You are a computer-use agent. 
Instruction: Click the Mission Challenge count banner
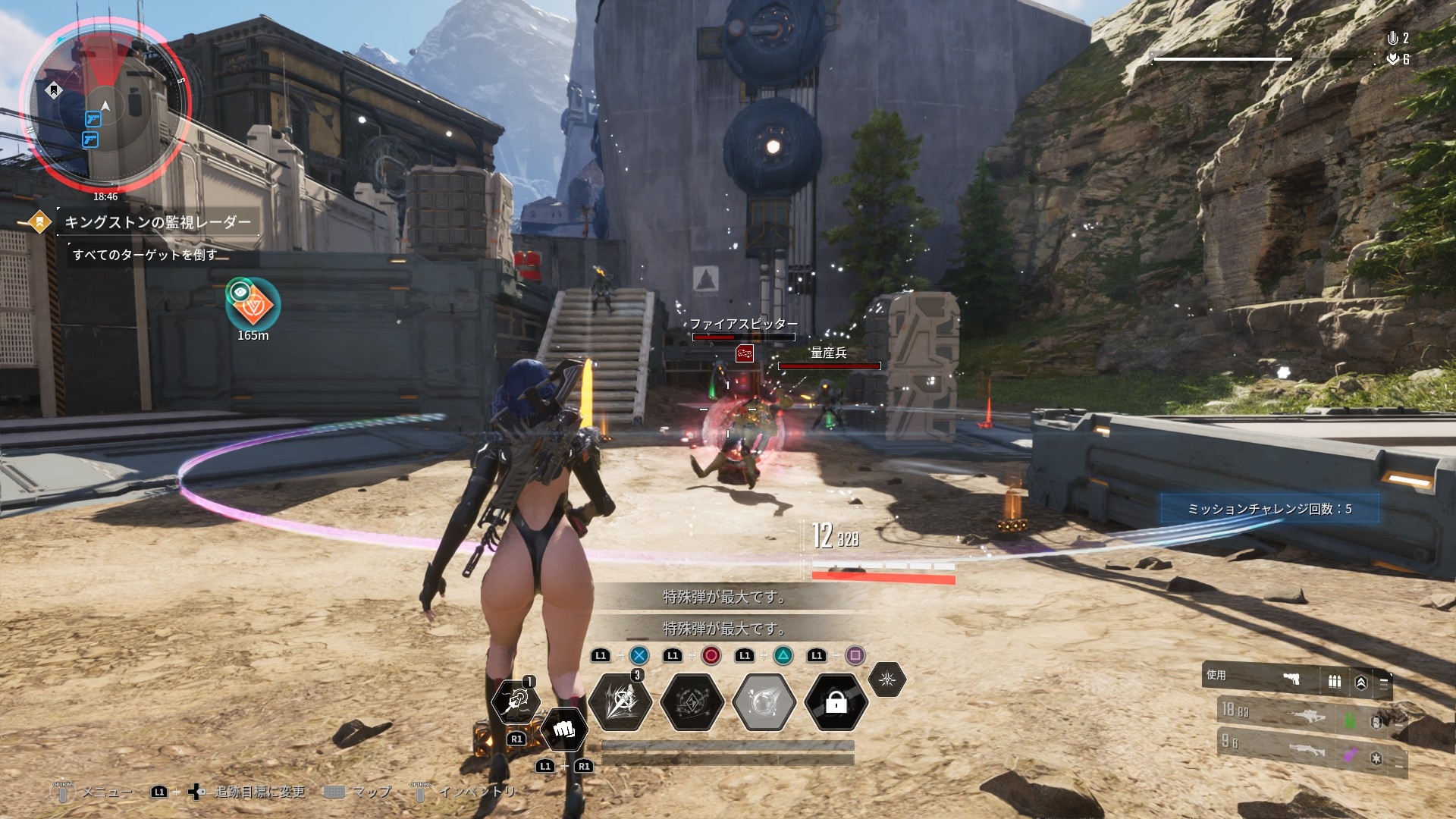(1269, 509)
